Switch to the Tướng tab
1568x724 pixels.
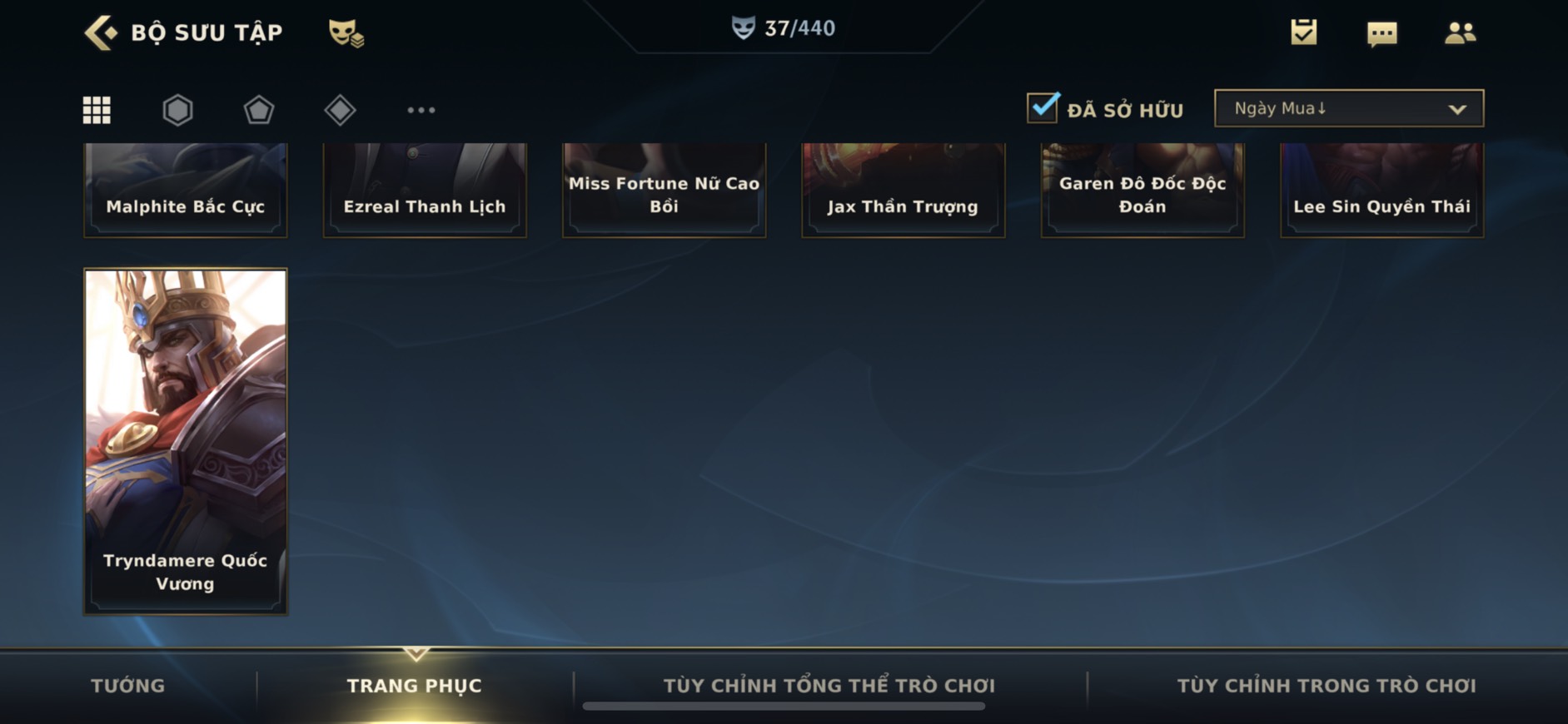127,686
